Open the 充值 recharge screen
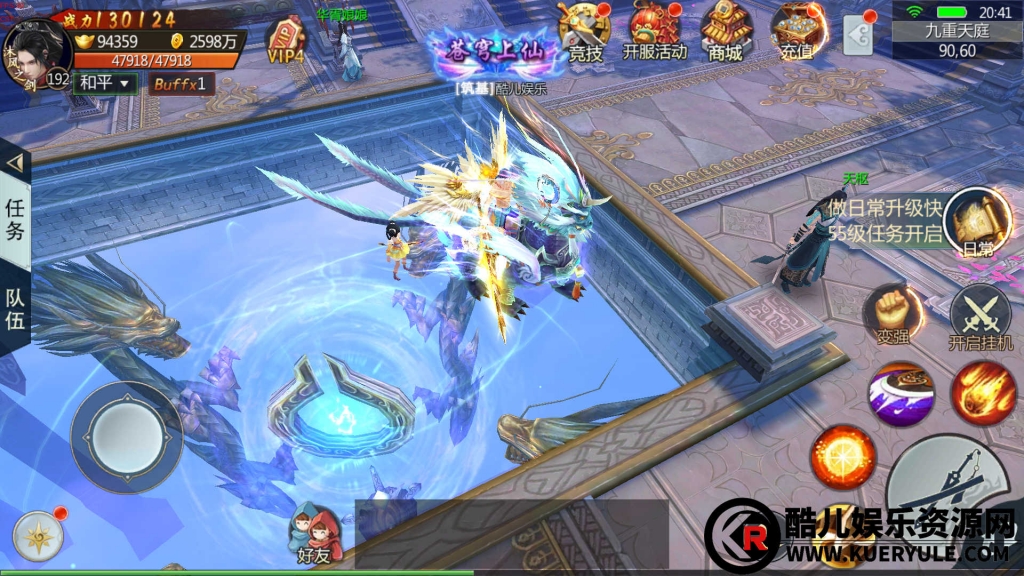1024x576 pixels. (796, 33)
